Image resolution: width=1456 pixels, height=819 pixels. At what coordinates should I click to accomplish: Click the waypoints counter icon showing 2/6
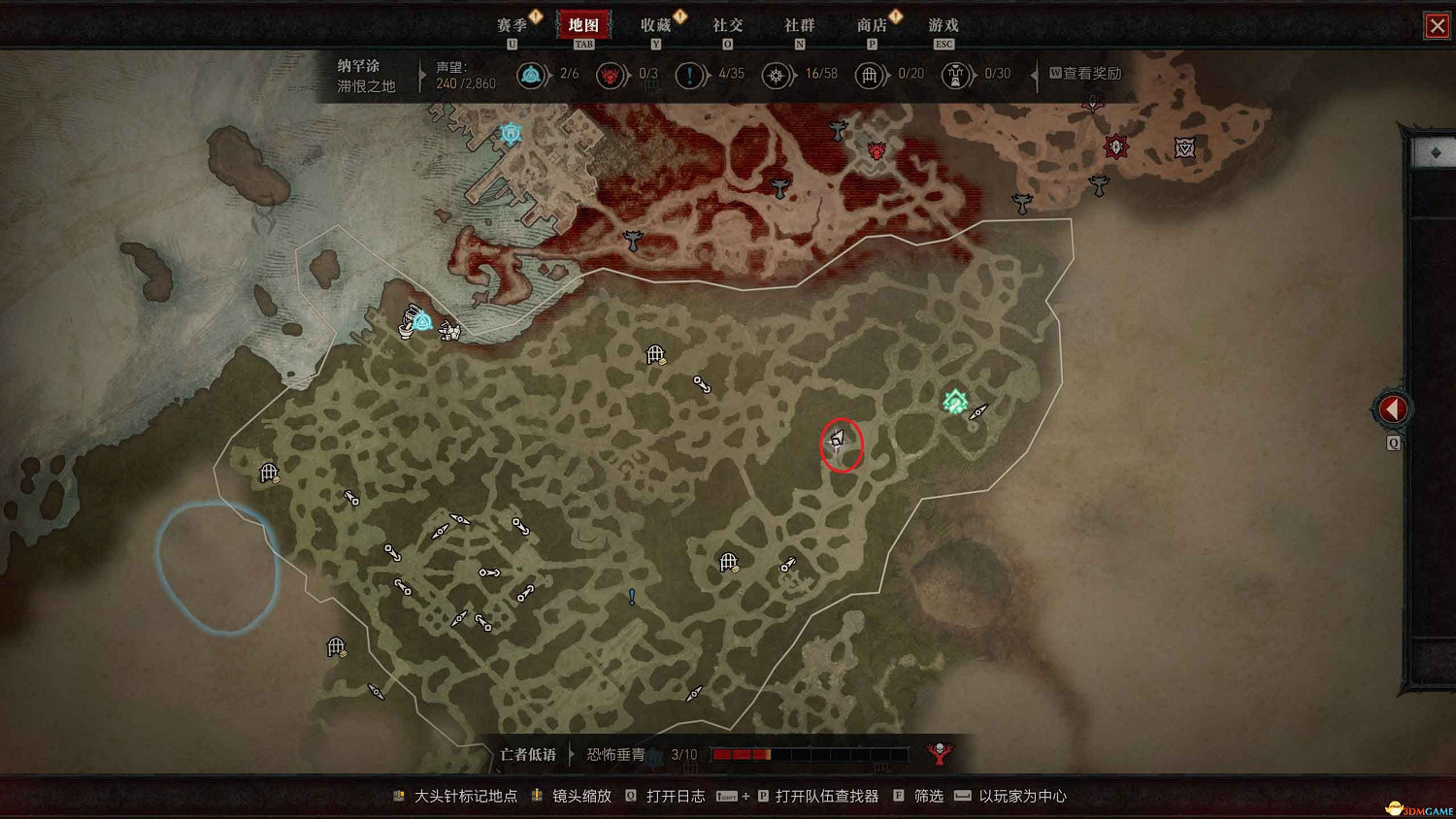(x=532, y=75)
